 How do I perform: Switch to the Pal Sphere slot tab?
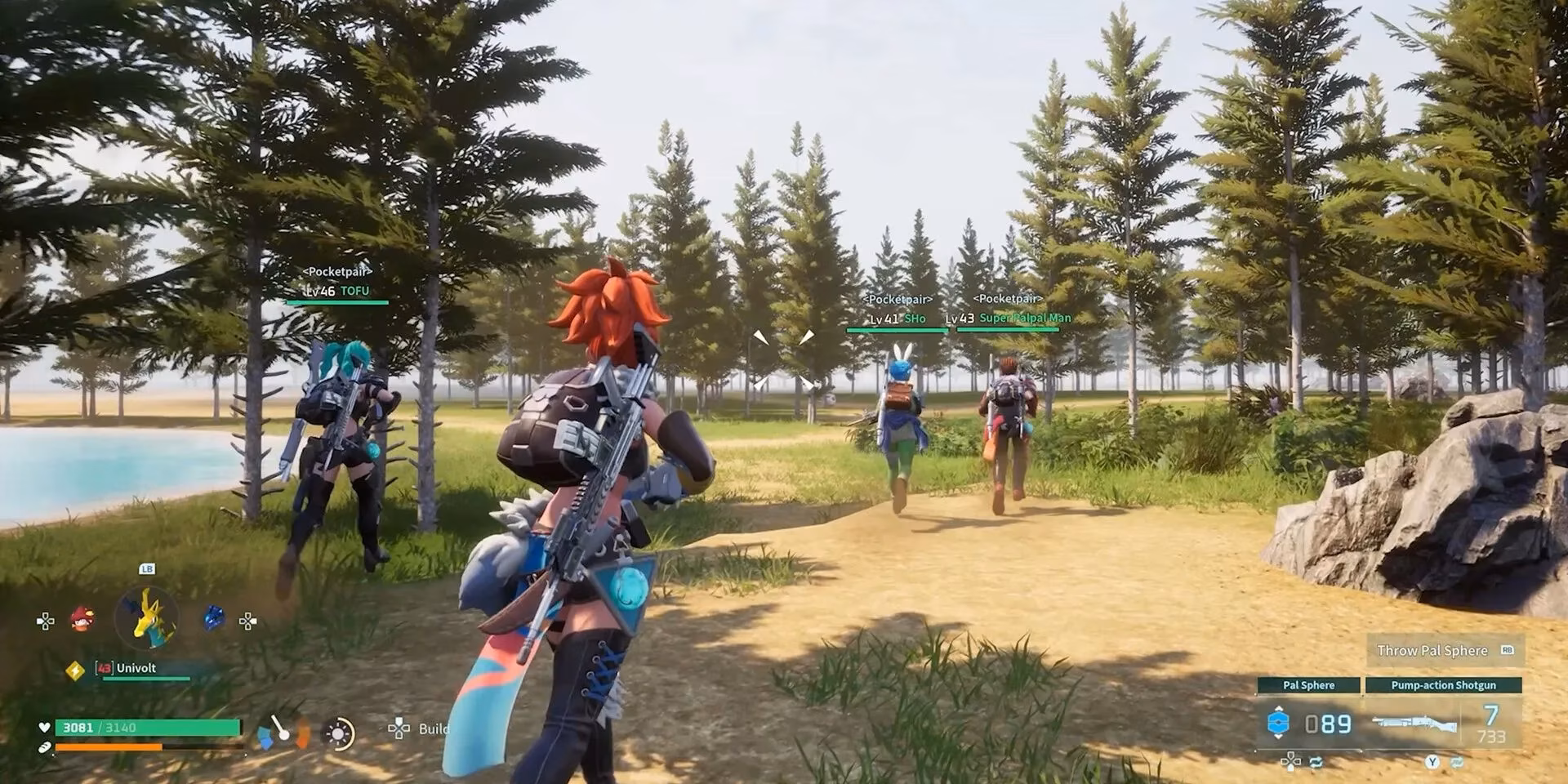coord(1309,684)
